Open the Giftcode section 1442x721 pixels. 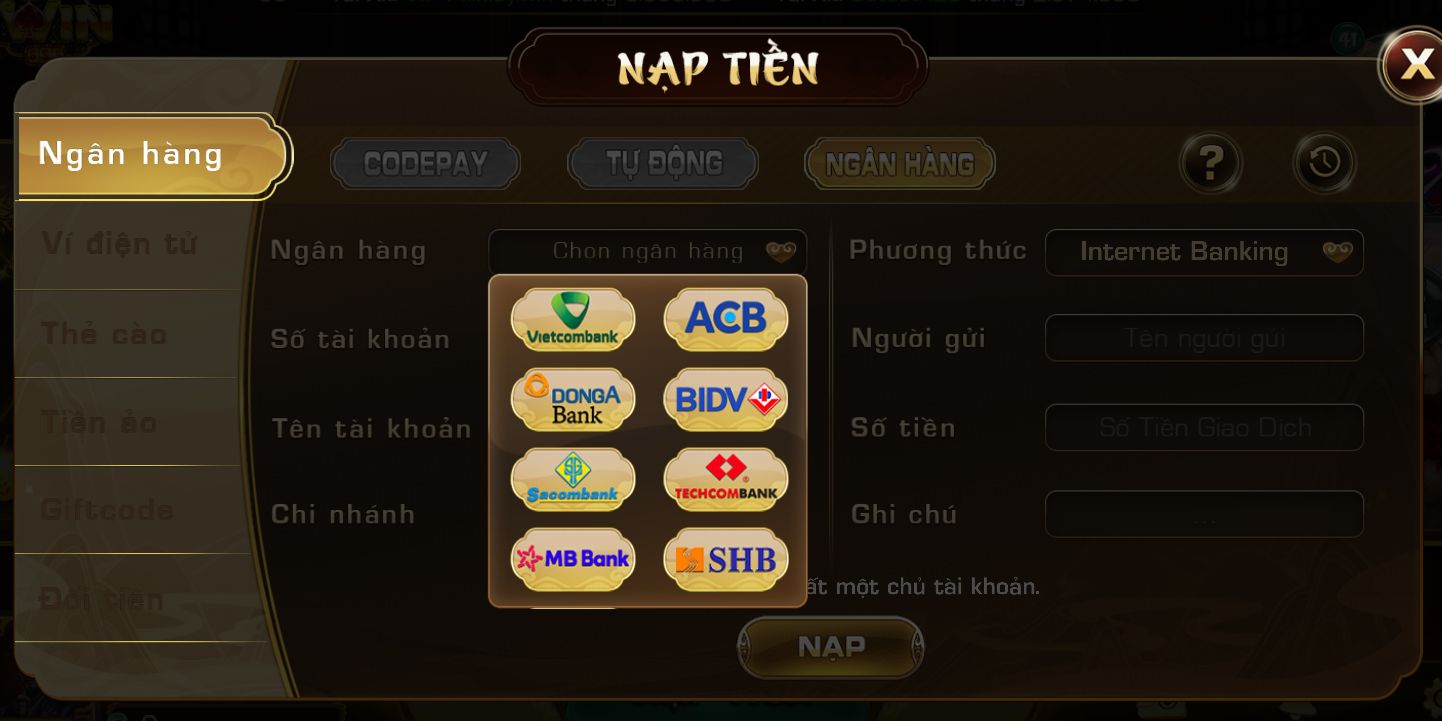pos(105,510)
